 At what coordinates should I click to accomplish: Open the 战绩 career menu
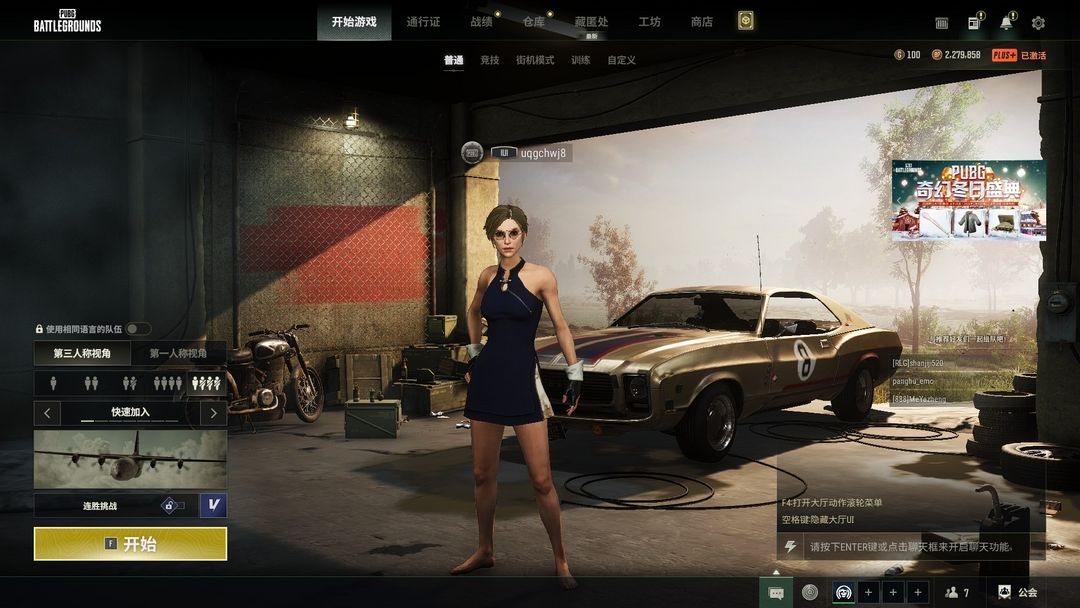(x=481, y=22)
